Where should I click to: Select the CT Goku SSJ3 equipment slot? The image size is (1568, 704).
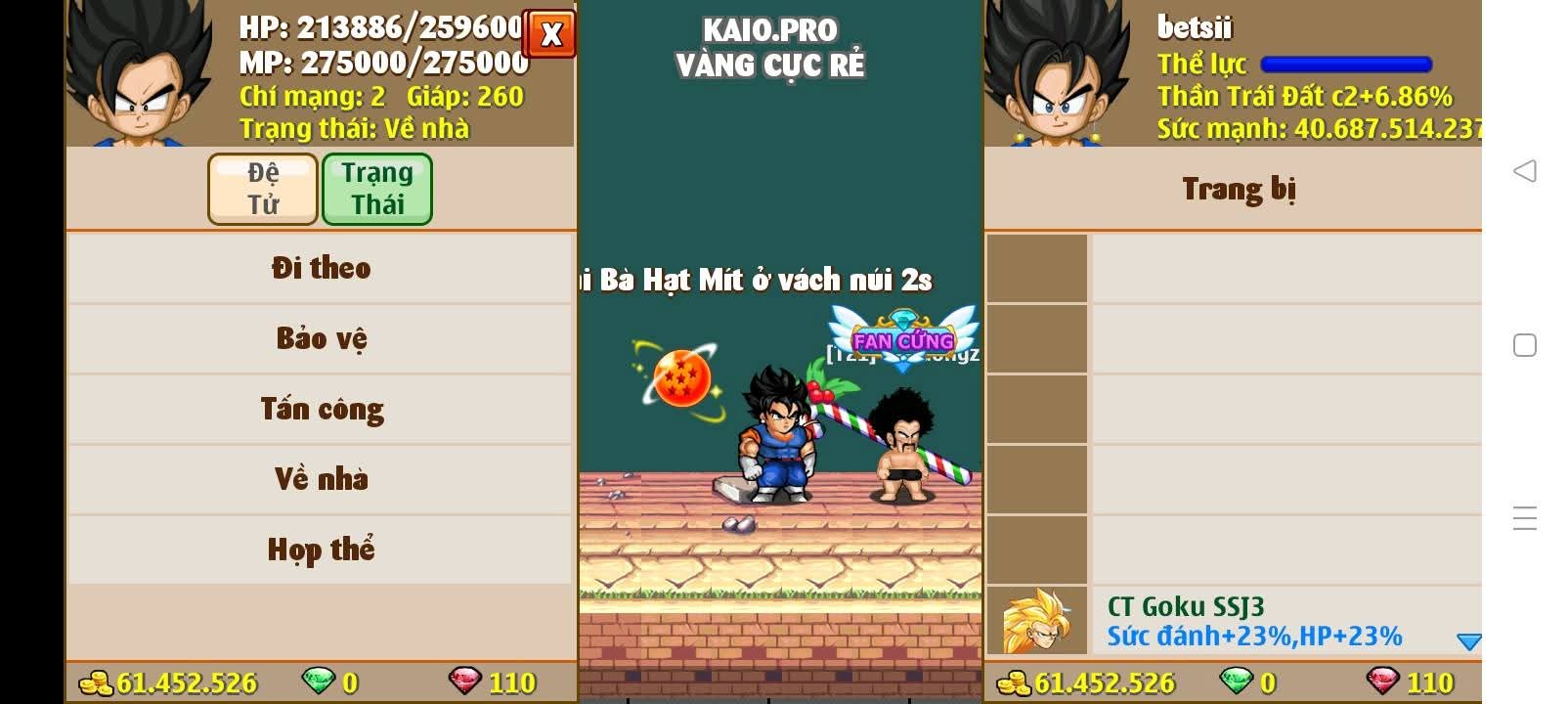(1234, 621)
